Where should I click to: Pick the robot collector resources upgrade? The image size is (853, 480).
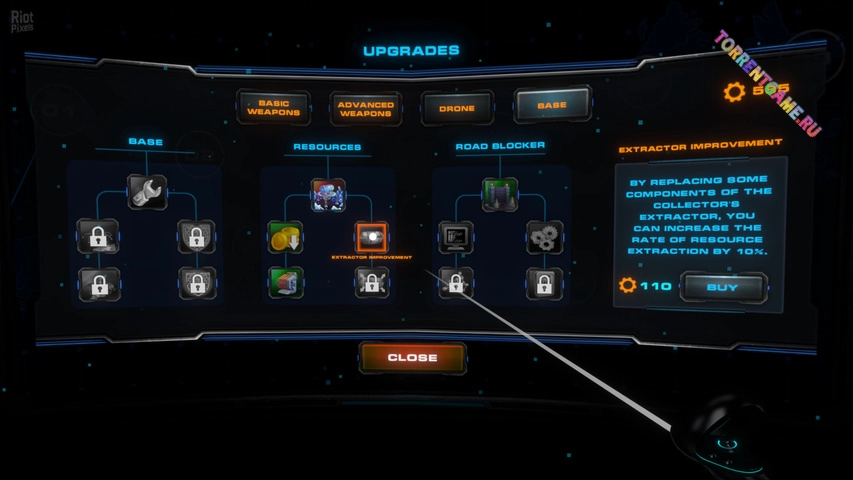328,194
